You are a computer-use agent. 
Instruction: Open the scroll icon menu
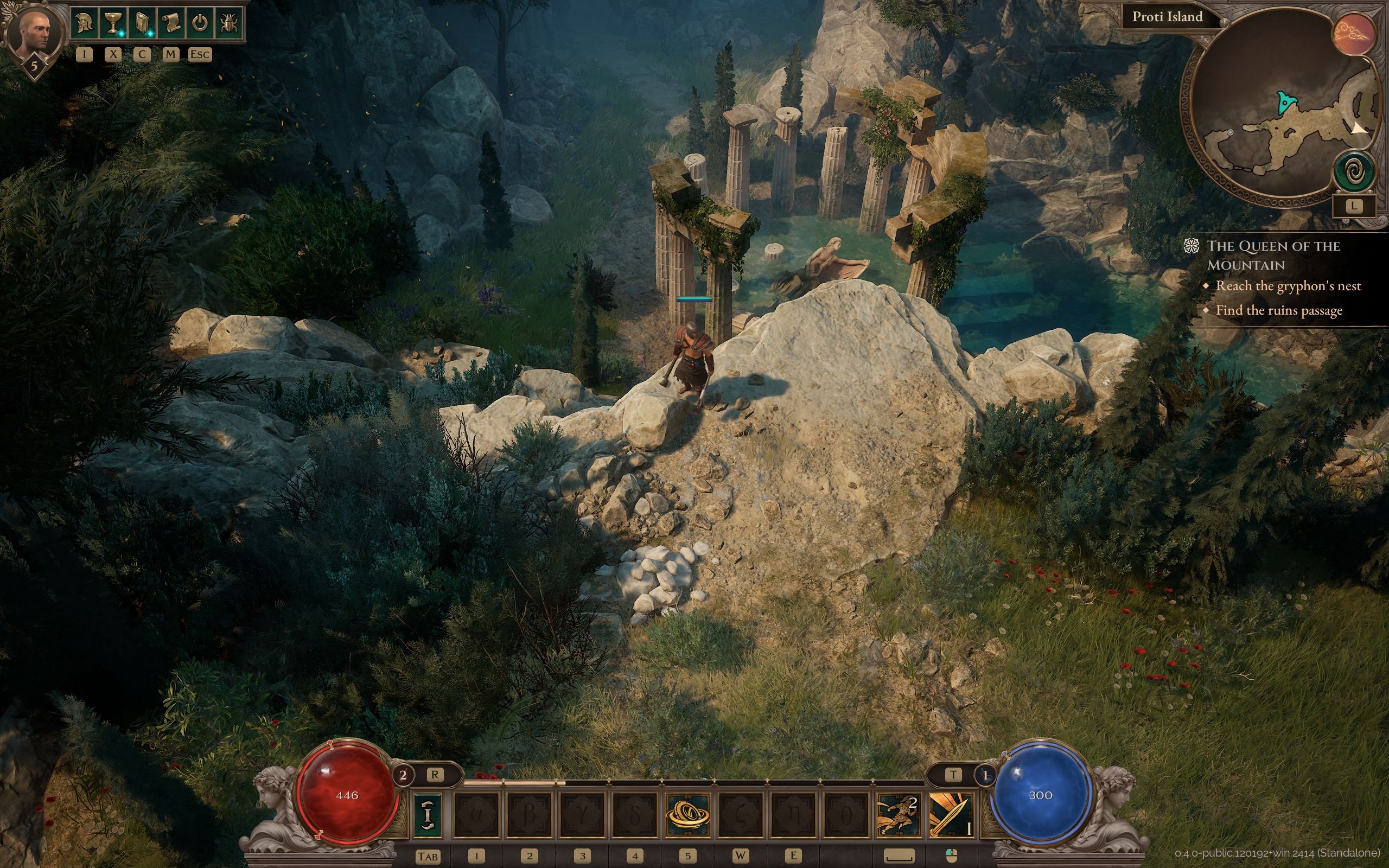click(170, 24)
